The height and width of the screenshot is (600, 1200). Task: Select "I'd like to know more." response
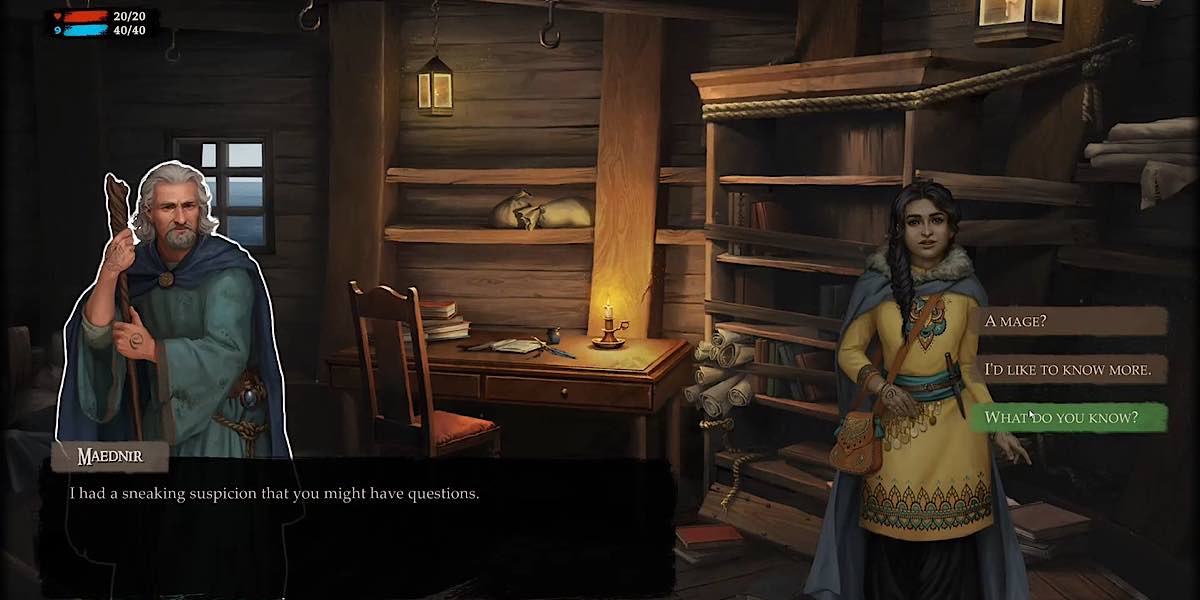[1066, 369]
